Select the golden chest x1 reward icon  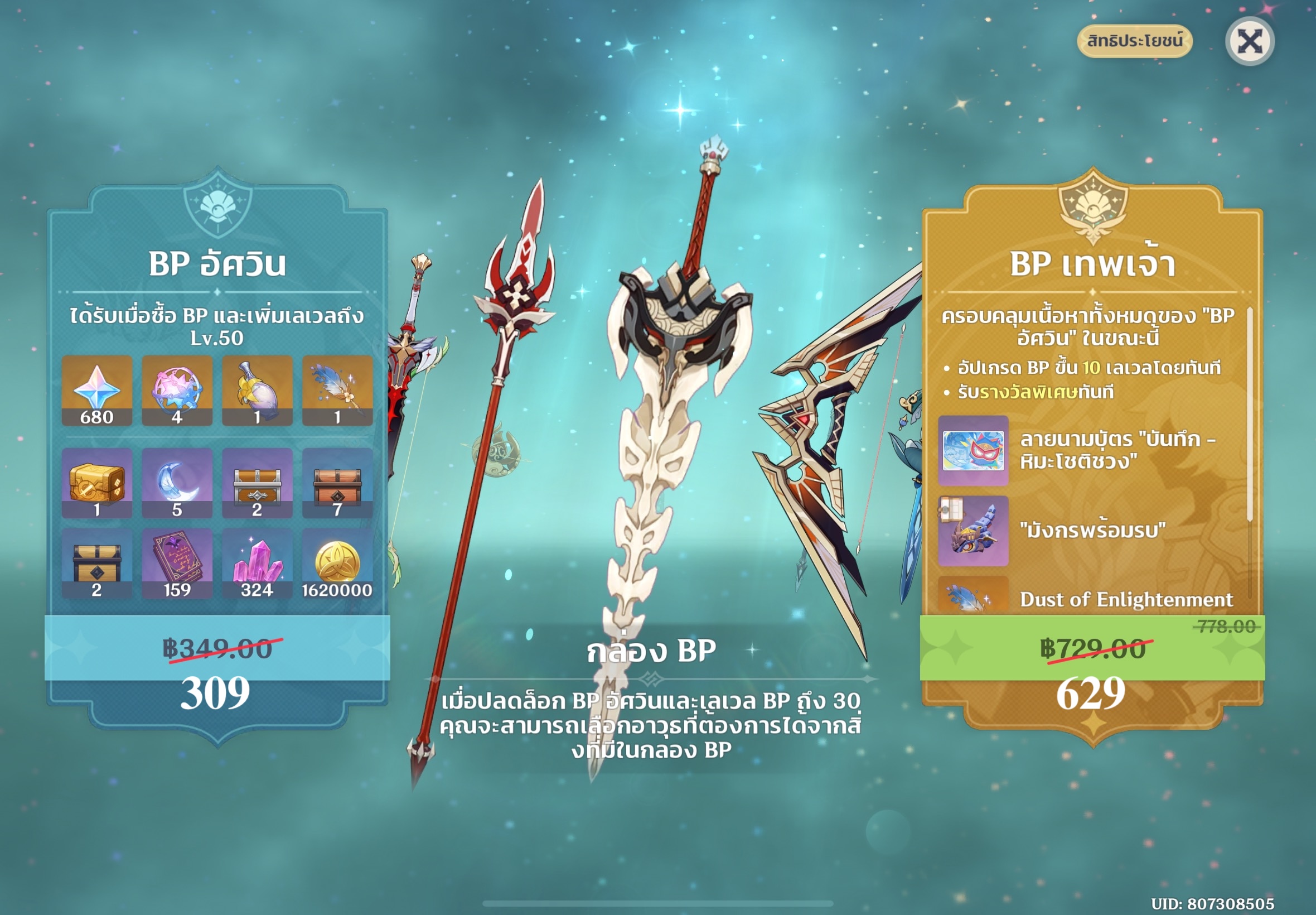[99, 484]
